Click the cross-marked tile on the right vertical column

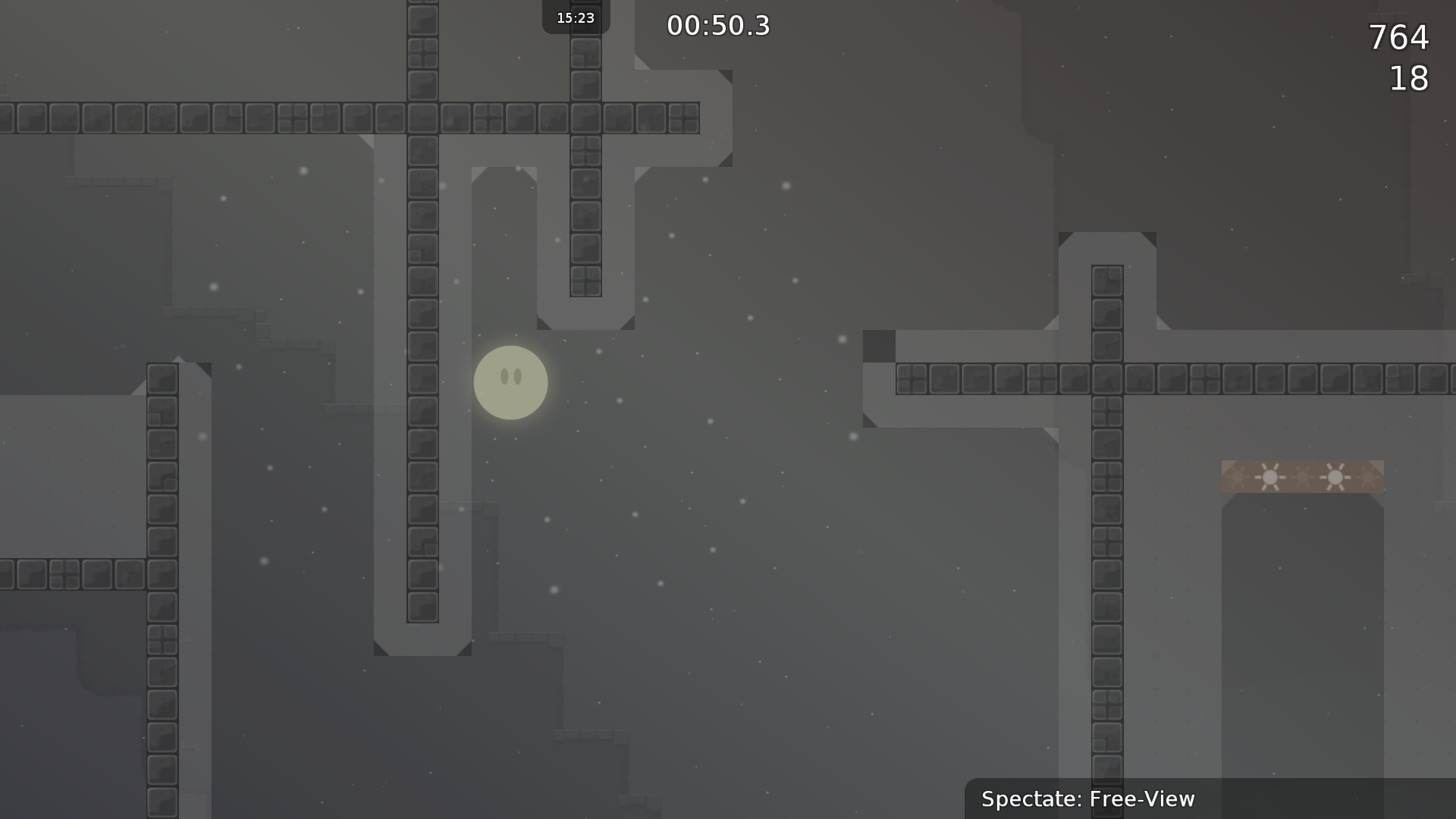point(1107,409)
